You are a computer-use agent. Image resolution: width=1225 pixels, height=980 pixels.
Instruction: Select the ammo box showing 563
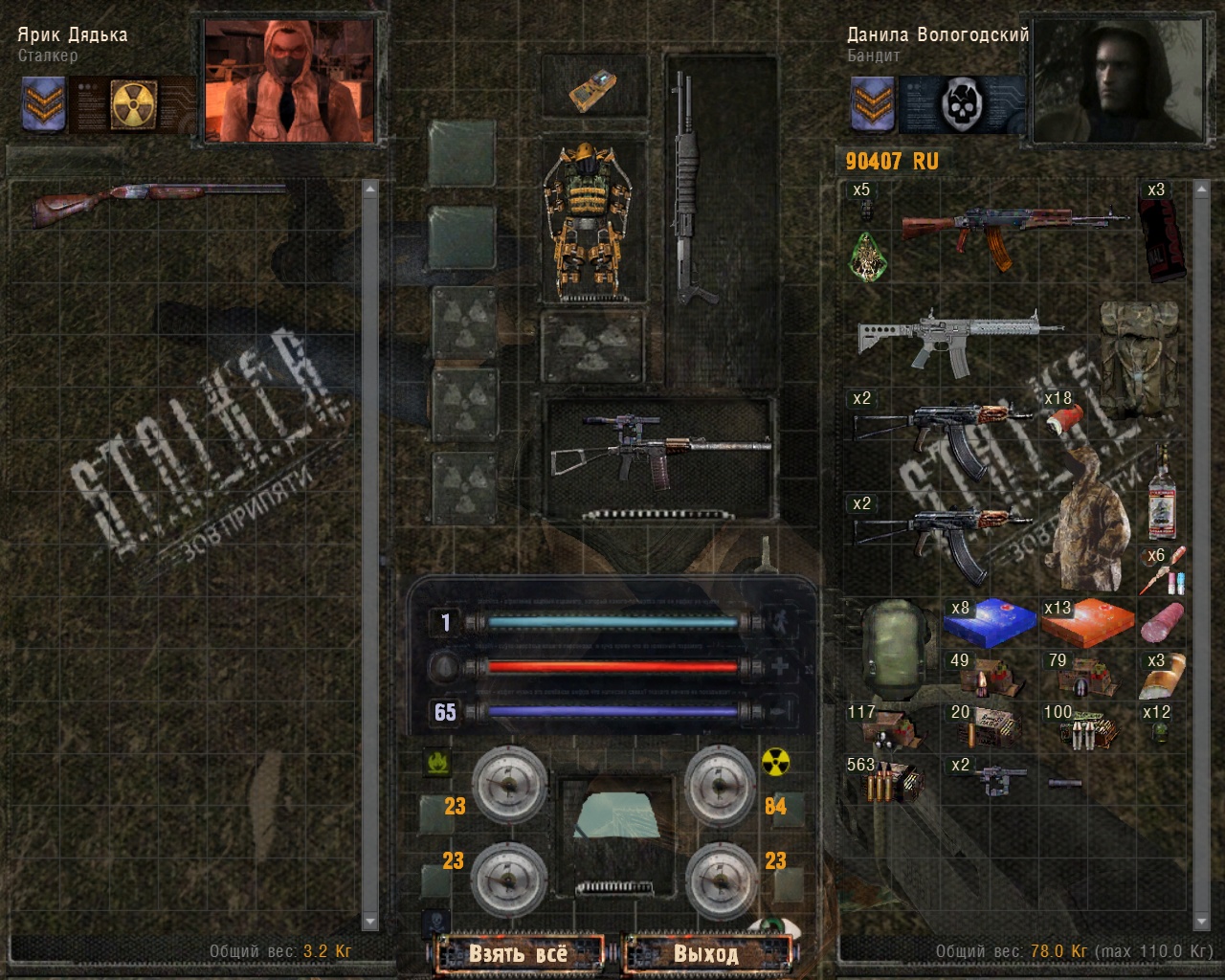884,781
